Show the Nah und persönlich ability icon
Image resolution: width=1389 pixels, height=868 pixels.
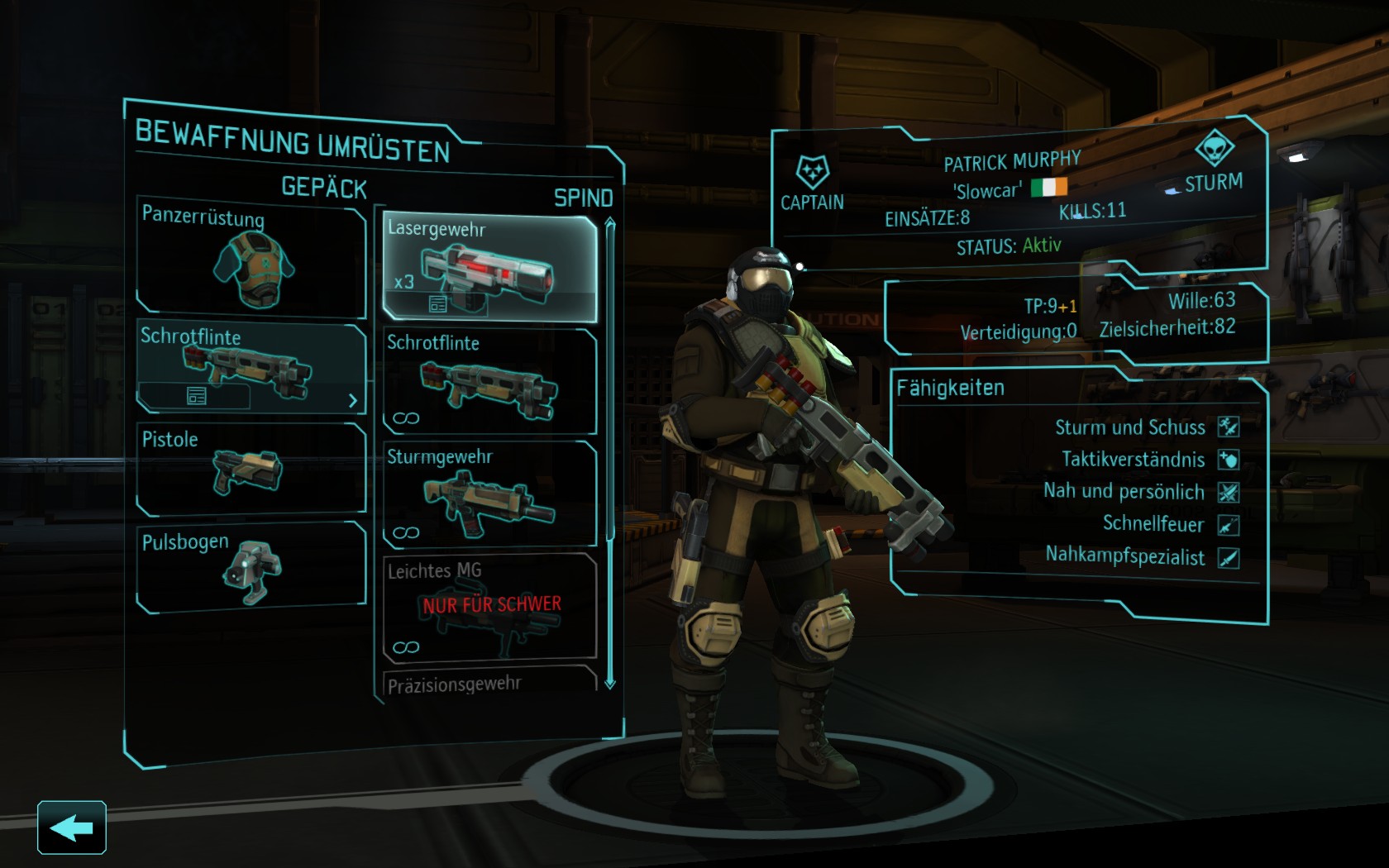(x=1229, y=493)
